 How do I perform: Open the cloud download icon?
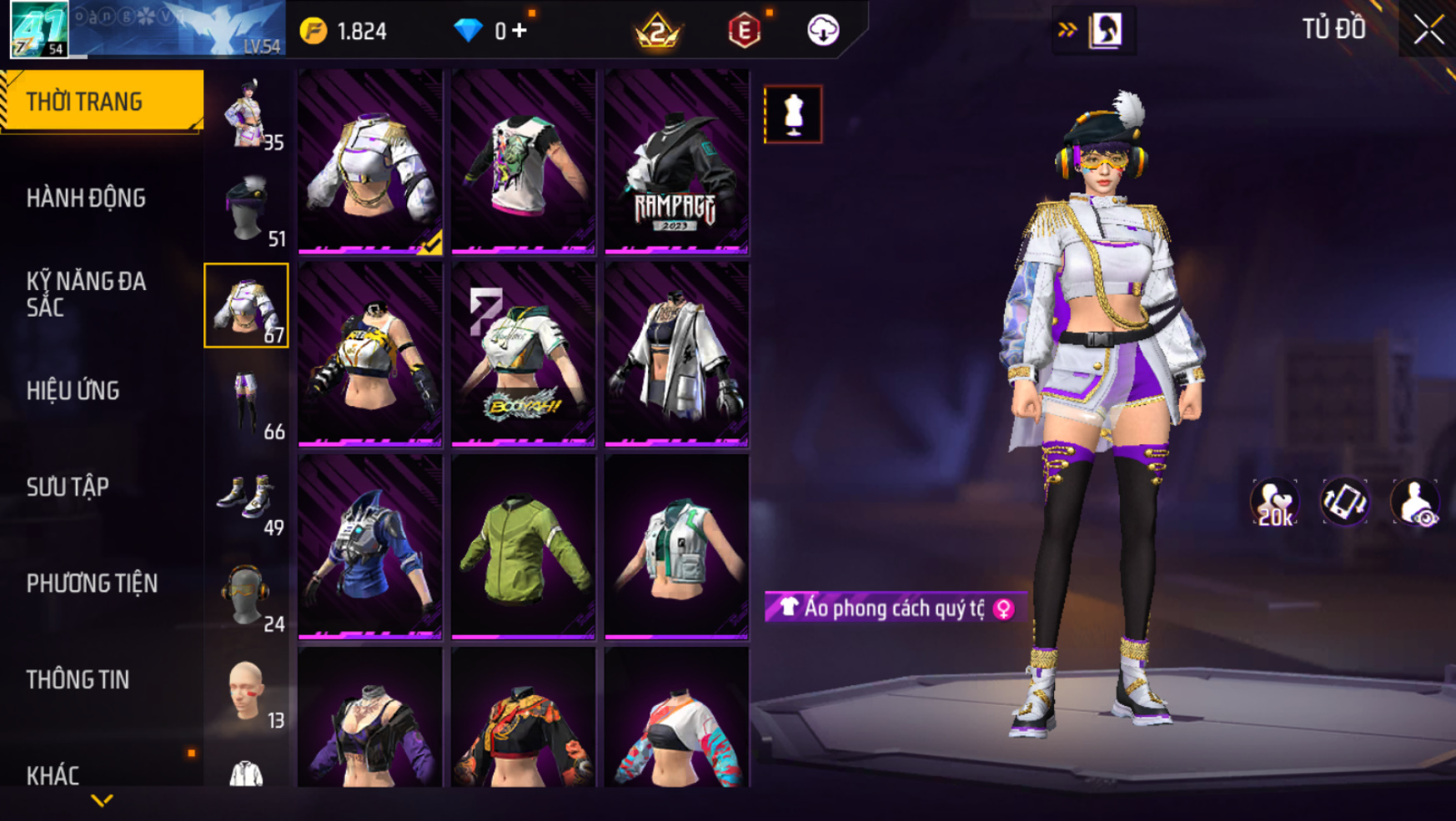pyautogui.click(x=823, y=31)
